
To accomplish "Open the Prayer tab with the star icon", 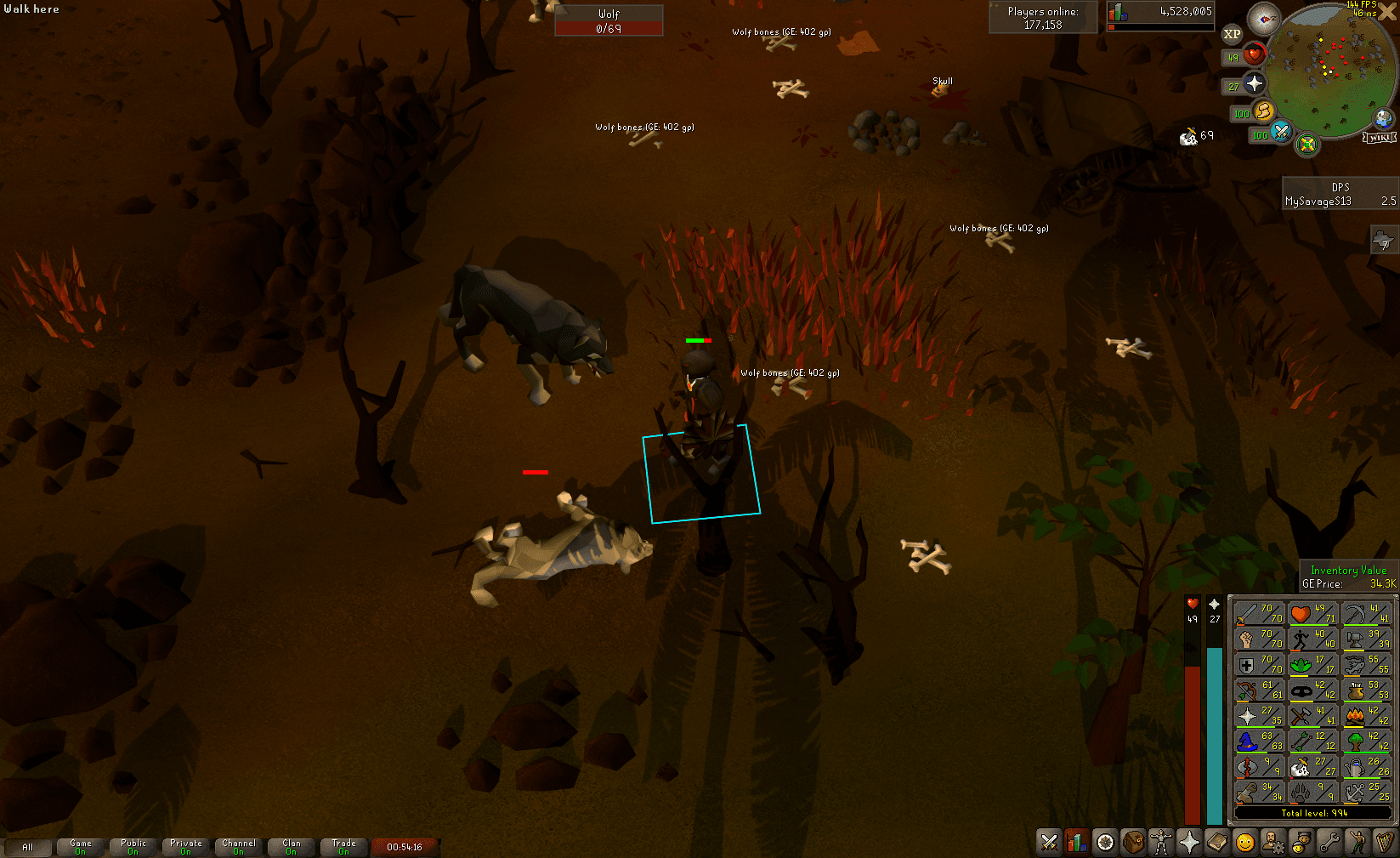I will pyautogui.click(x=1189, y=842).
